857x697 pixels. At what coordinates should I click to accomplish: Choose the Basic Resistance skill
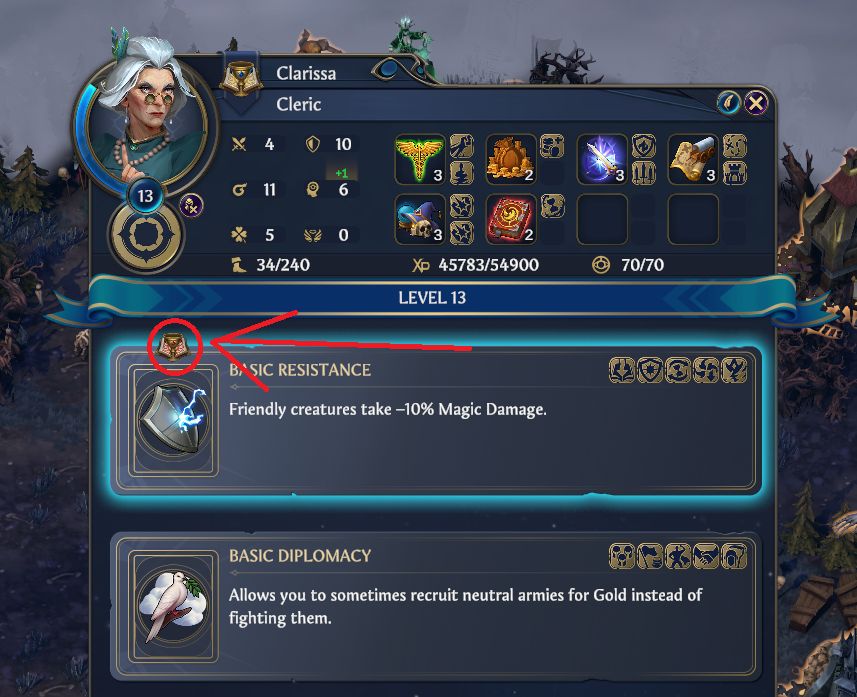tap(435, 418)
